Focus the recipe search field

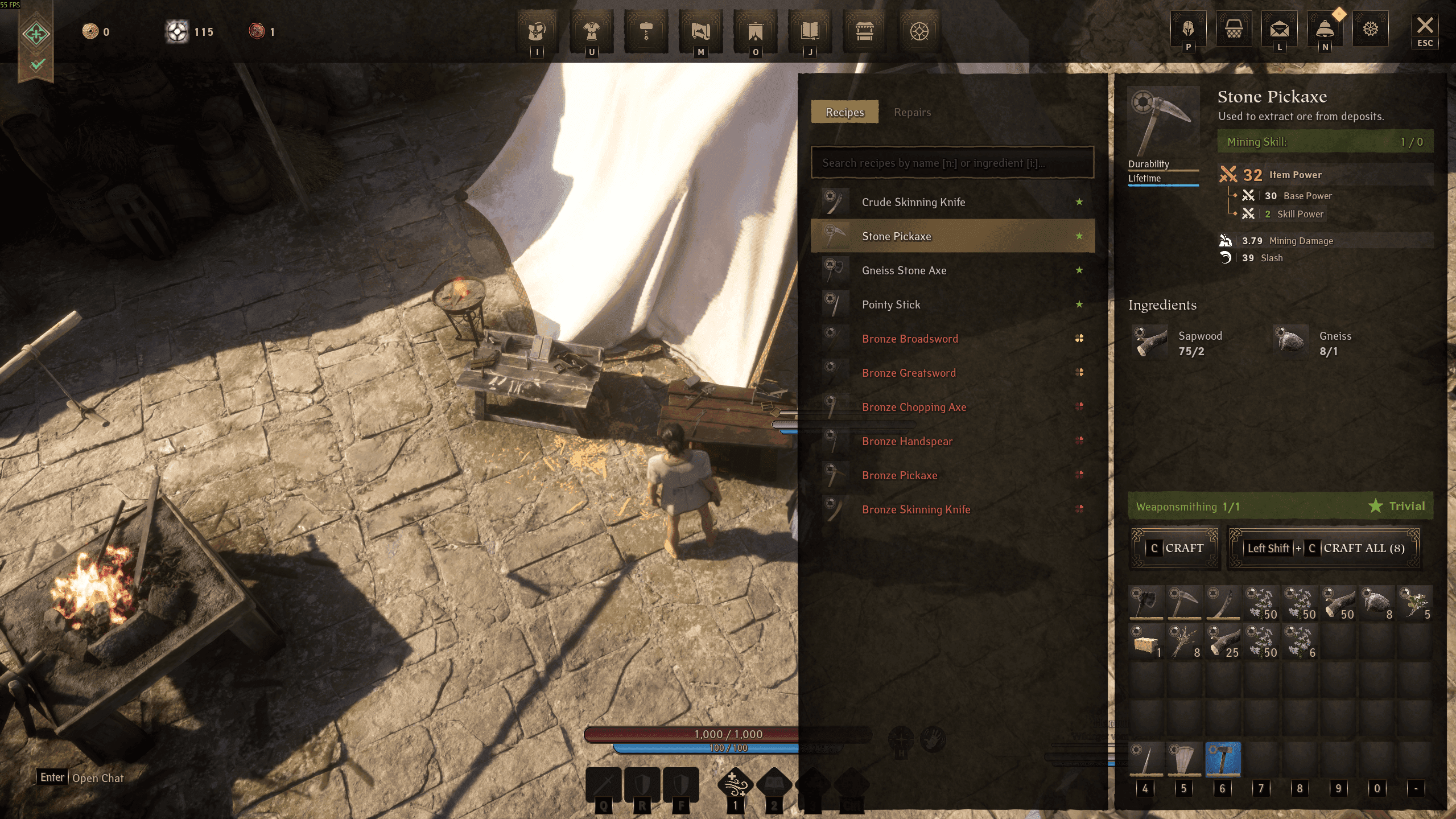(x=952, y=163)
